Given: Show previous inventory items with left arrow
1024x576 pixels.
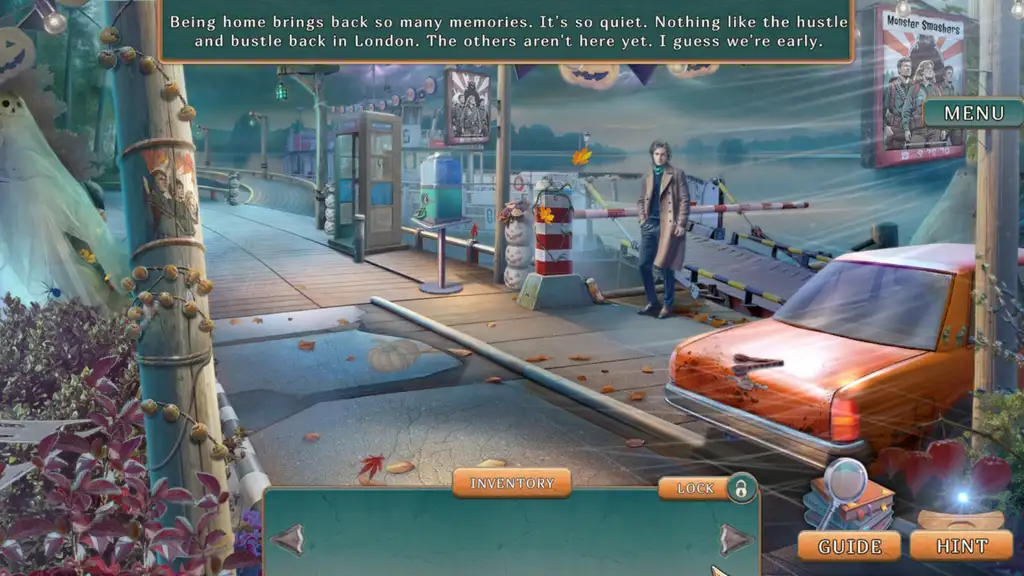Looking at the screenshot, I should tap(288, 540).
